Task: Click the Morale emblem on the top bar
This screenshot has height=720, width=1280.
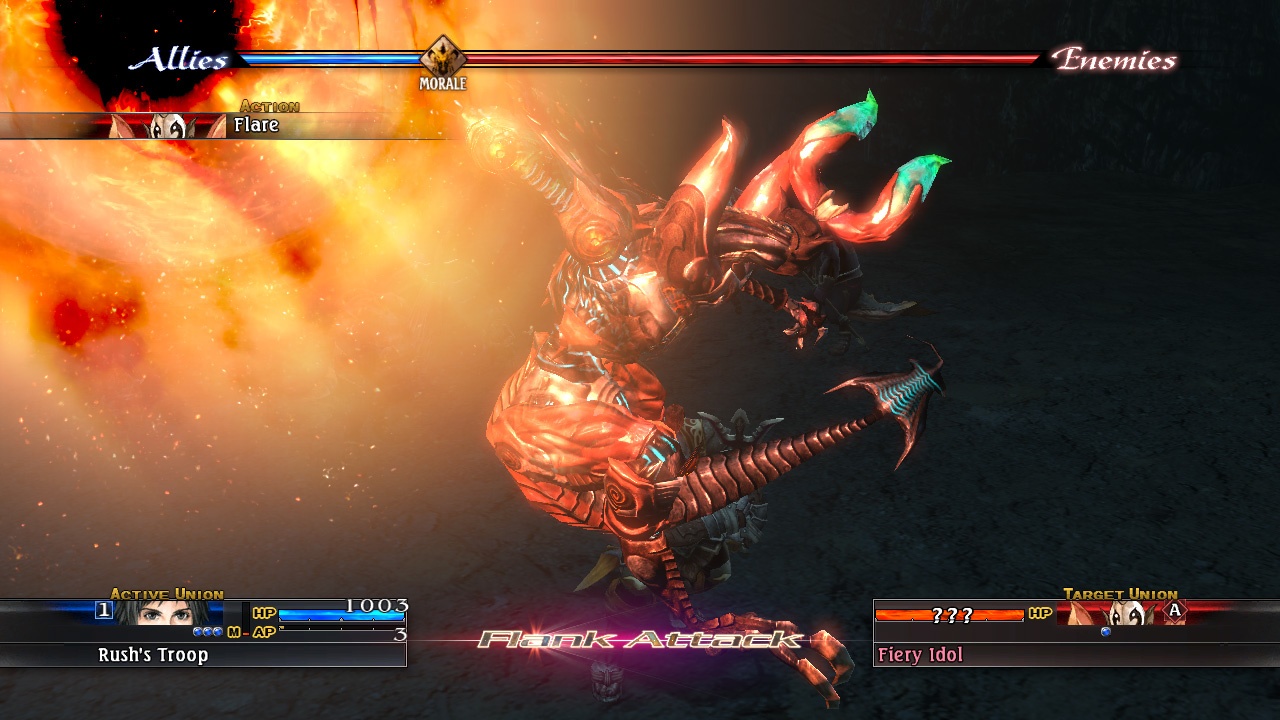Action: [442, 58]
